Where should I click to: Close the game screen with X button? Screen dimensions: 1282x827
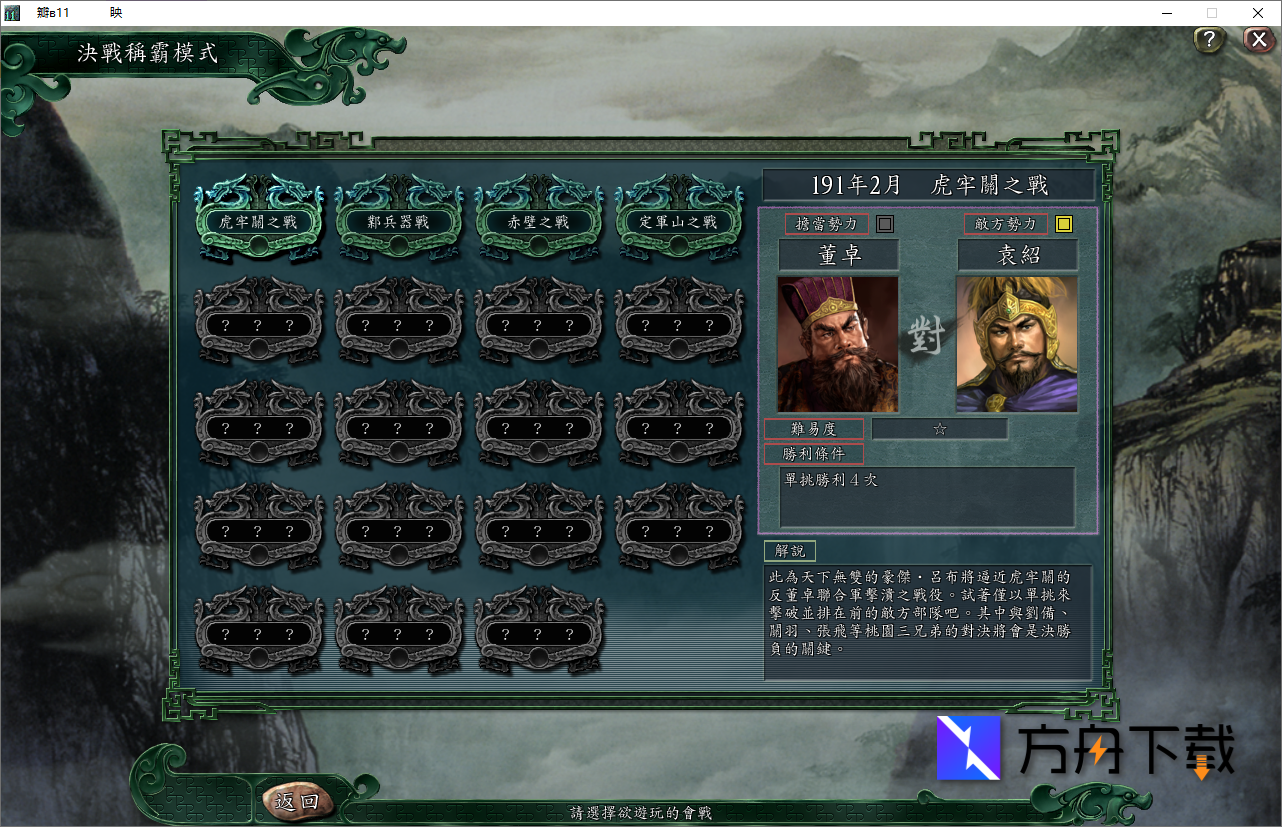(x=1258, y=40)
